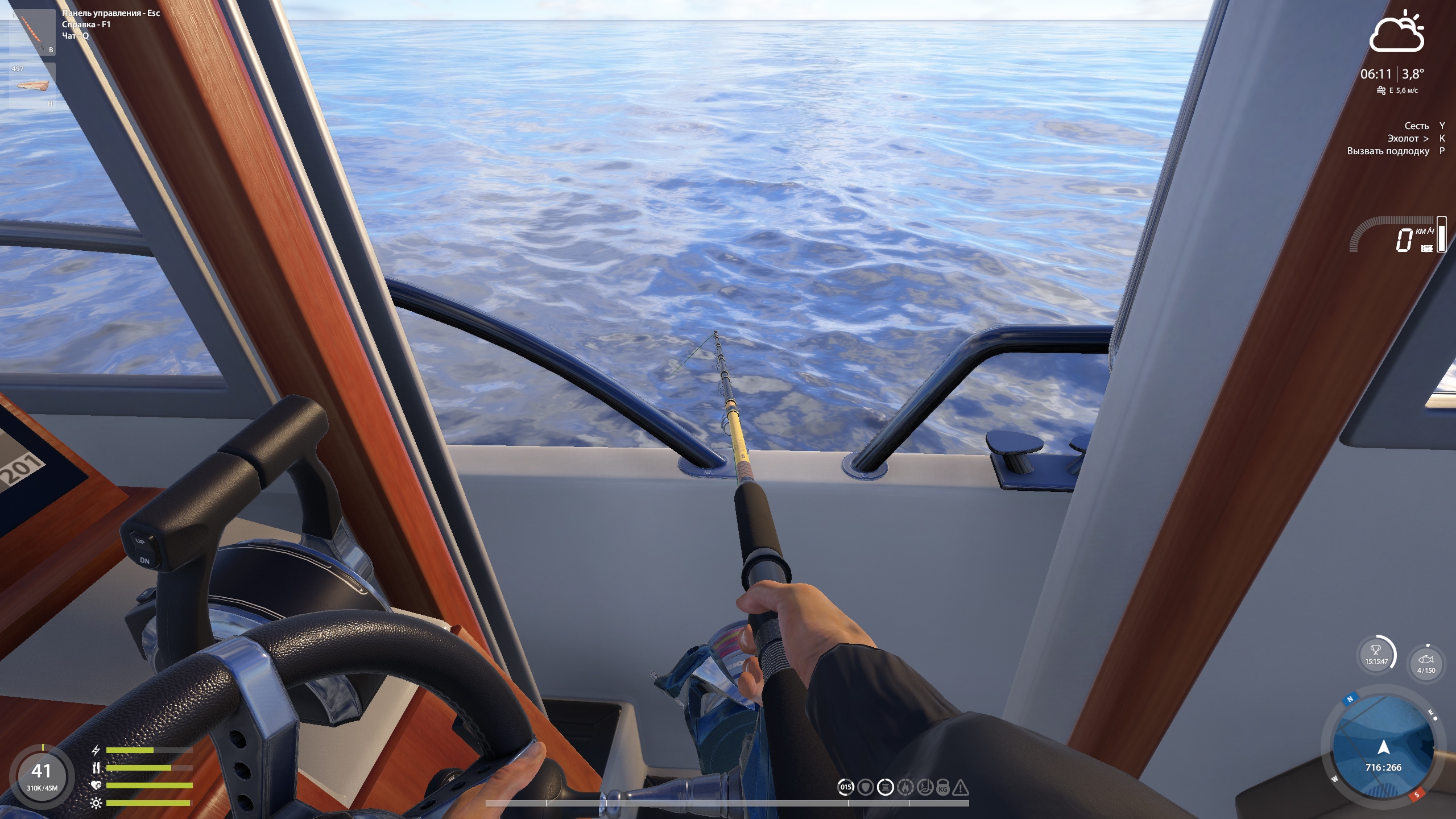Click the KG weight indicator icon

click(x=942, y=787)
